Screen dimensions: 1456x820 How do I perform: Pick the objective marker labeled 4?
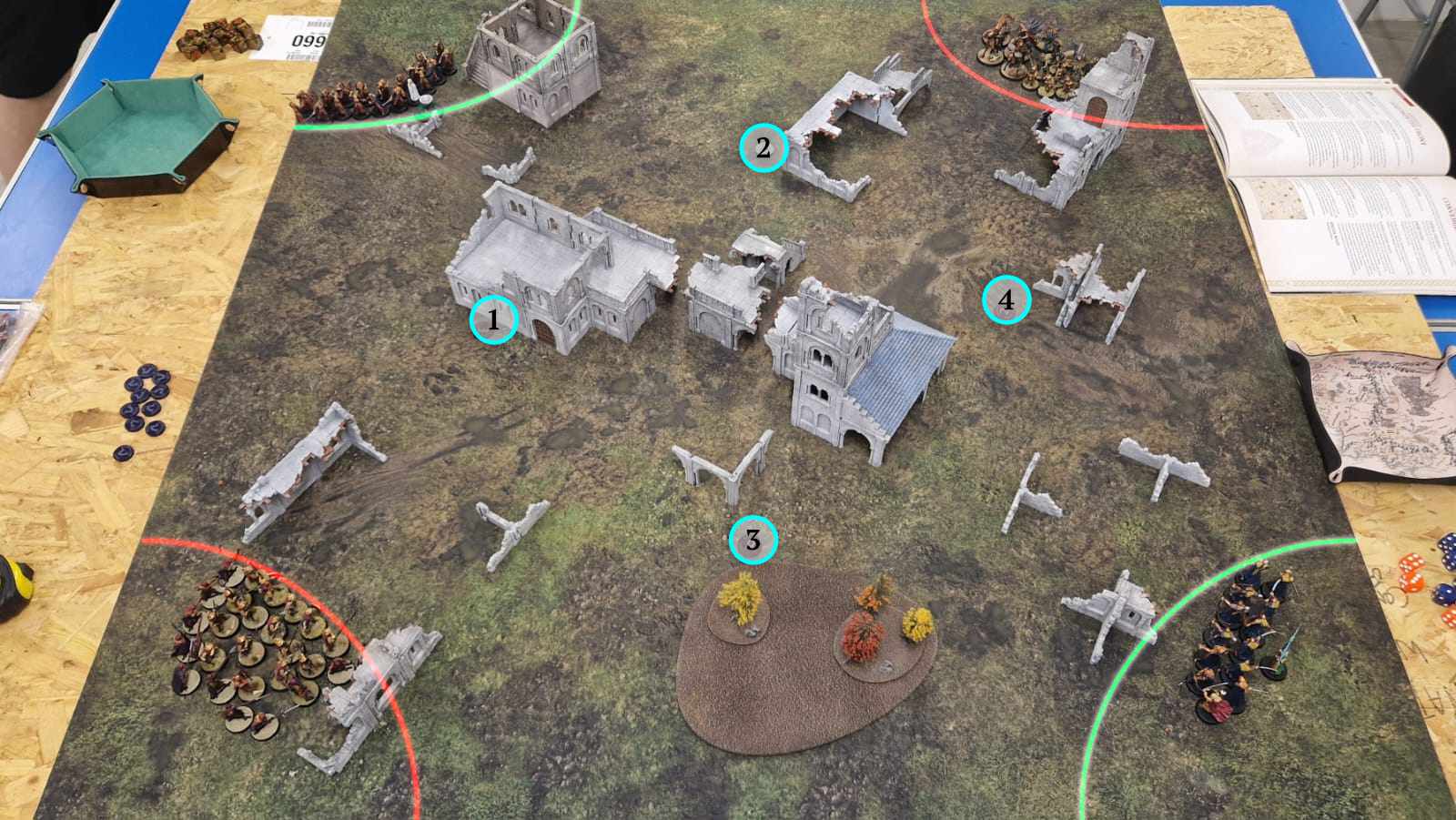1006,299
